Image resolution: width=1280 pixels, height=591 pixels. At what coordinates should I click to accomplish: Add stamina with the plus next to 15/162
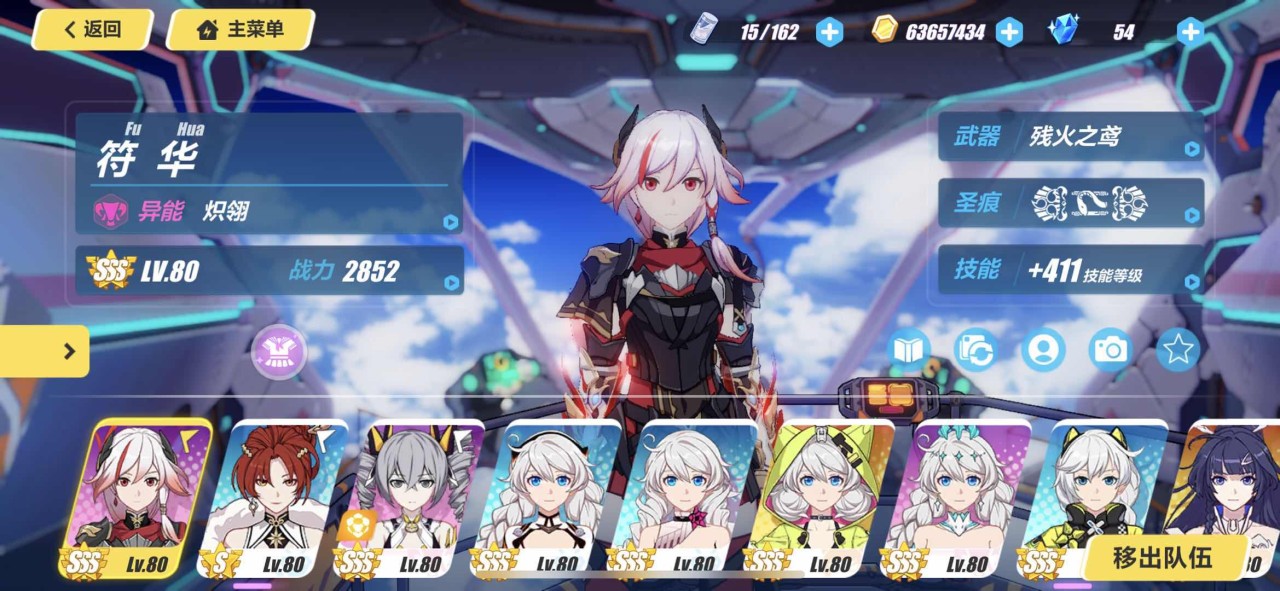pyautogui.click(x=829, y=32)
